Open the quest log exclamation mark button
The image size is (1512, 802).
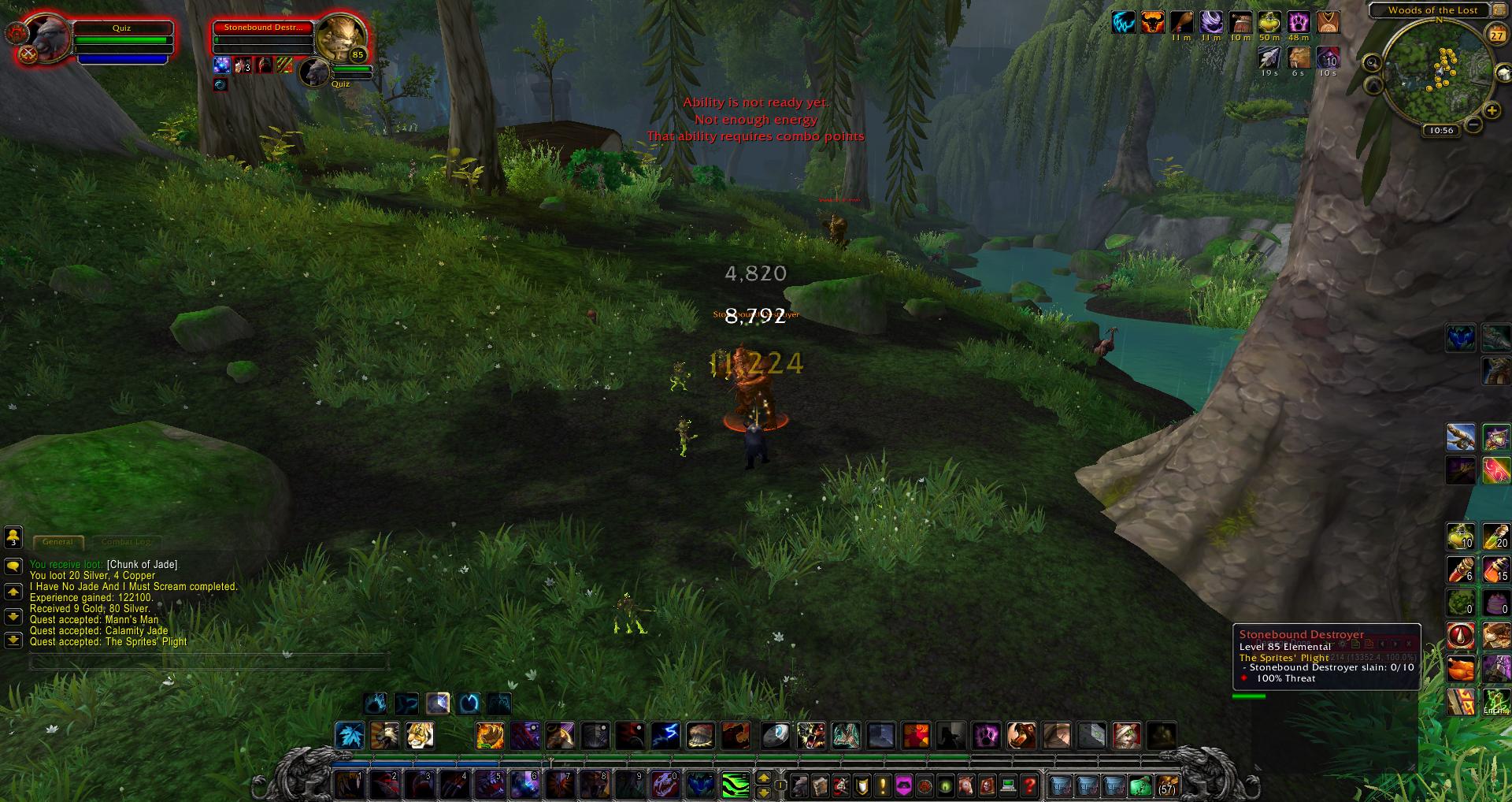883,785
